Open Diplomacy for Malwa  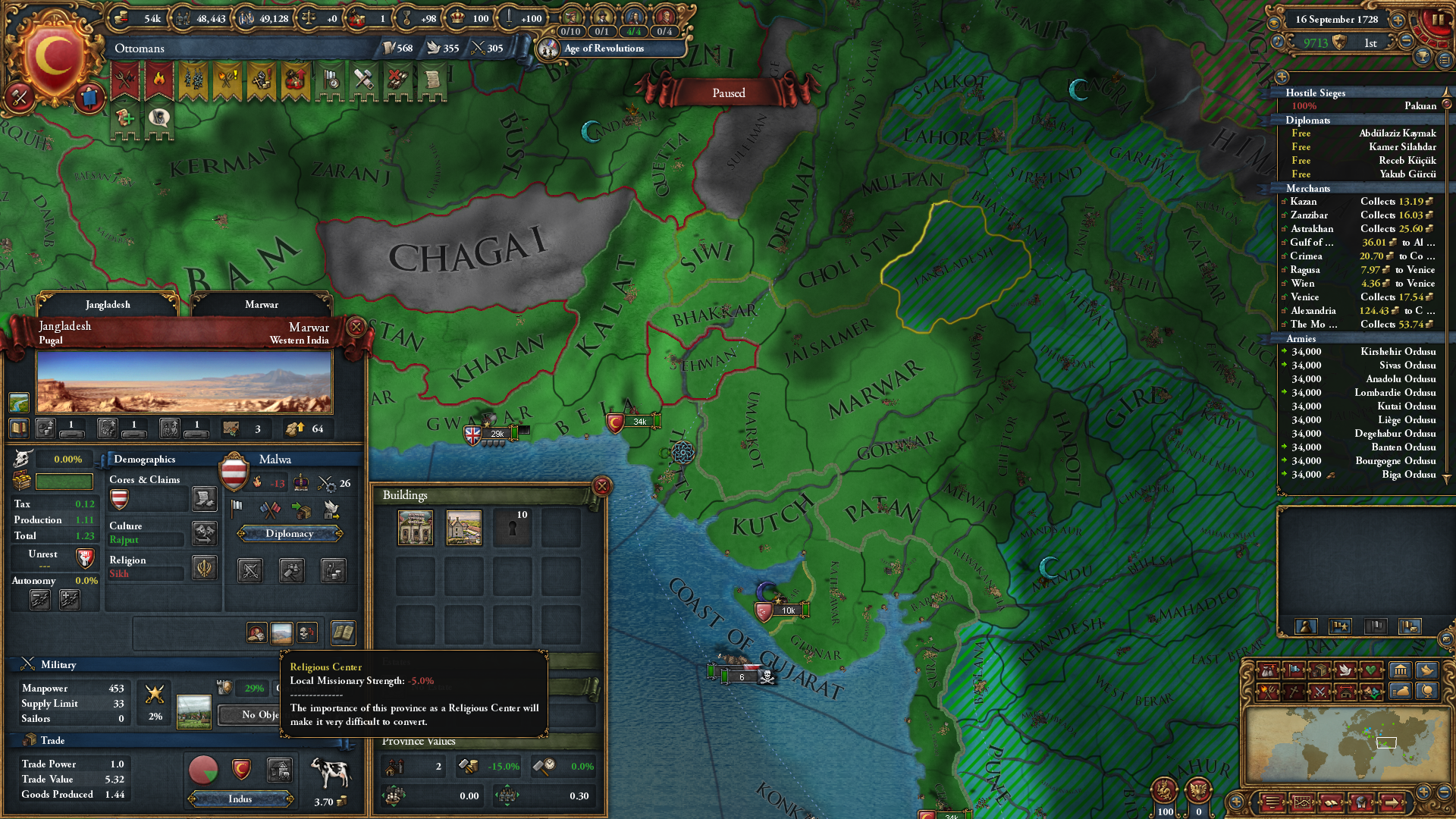click(289, 534)
